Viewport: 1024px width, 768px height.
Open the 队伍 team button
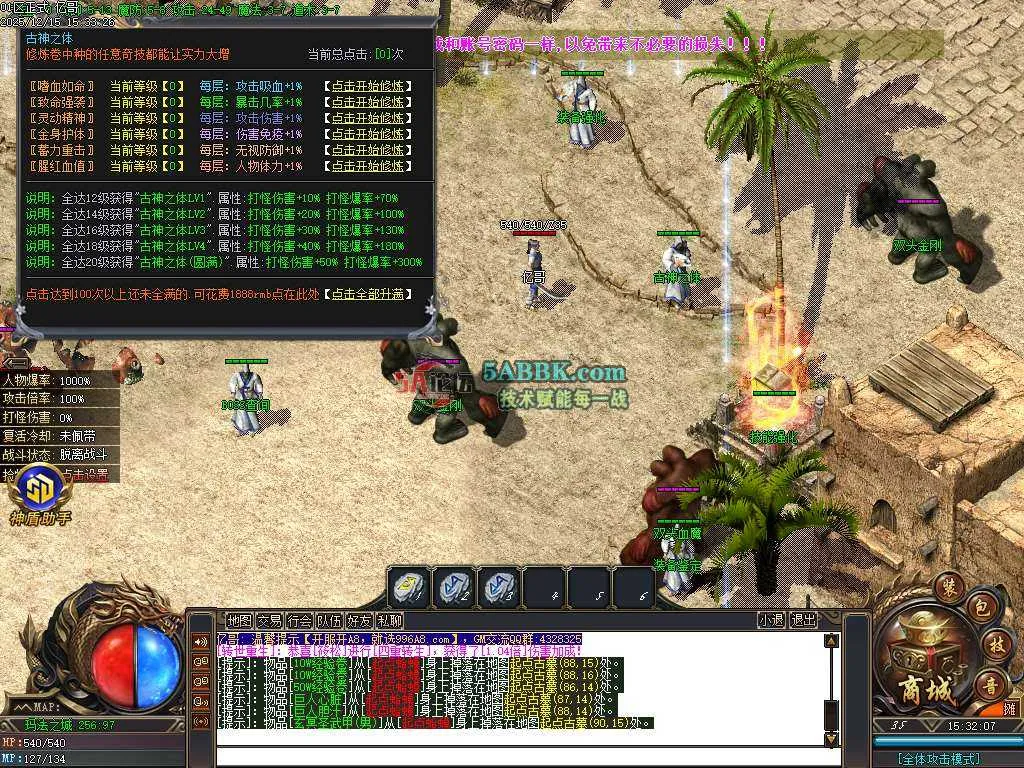pos(329,620)
